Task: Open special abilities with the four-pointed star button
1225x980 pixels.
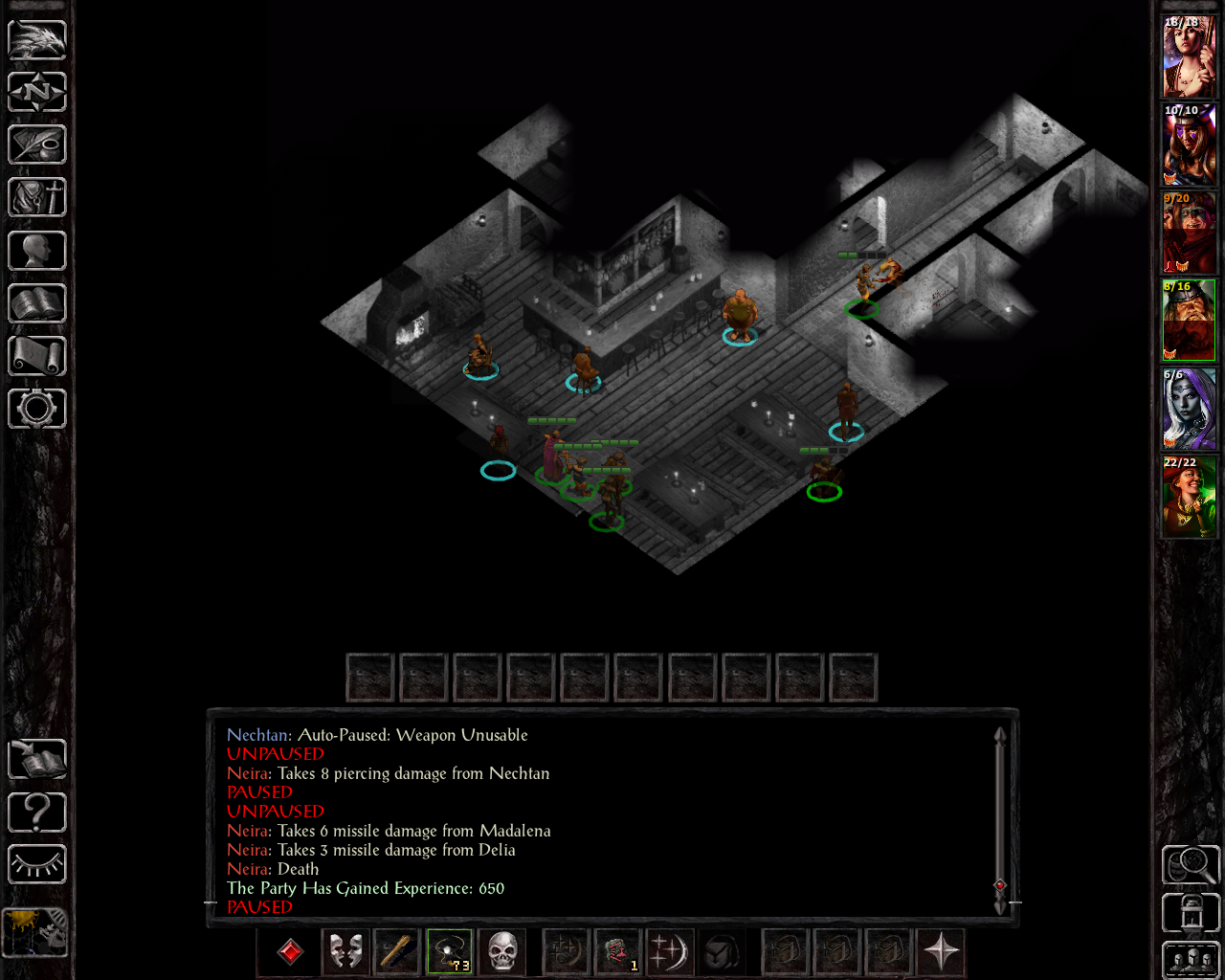Action: [x=941, y=952]
